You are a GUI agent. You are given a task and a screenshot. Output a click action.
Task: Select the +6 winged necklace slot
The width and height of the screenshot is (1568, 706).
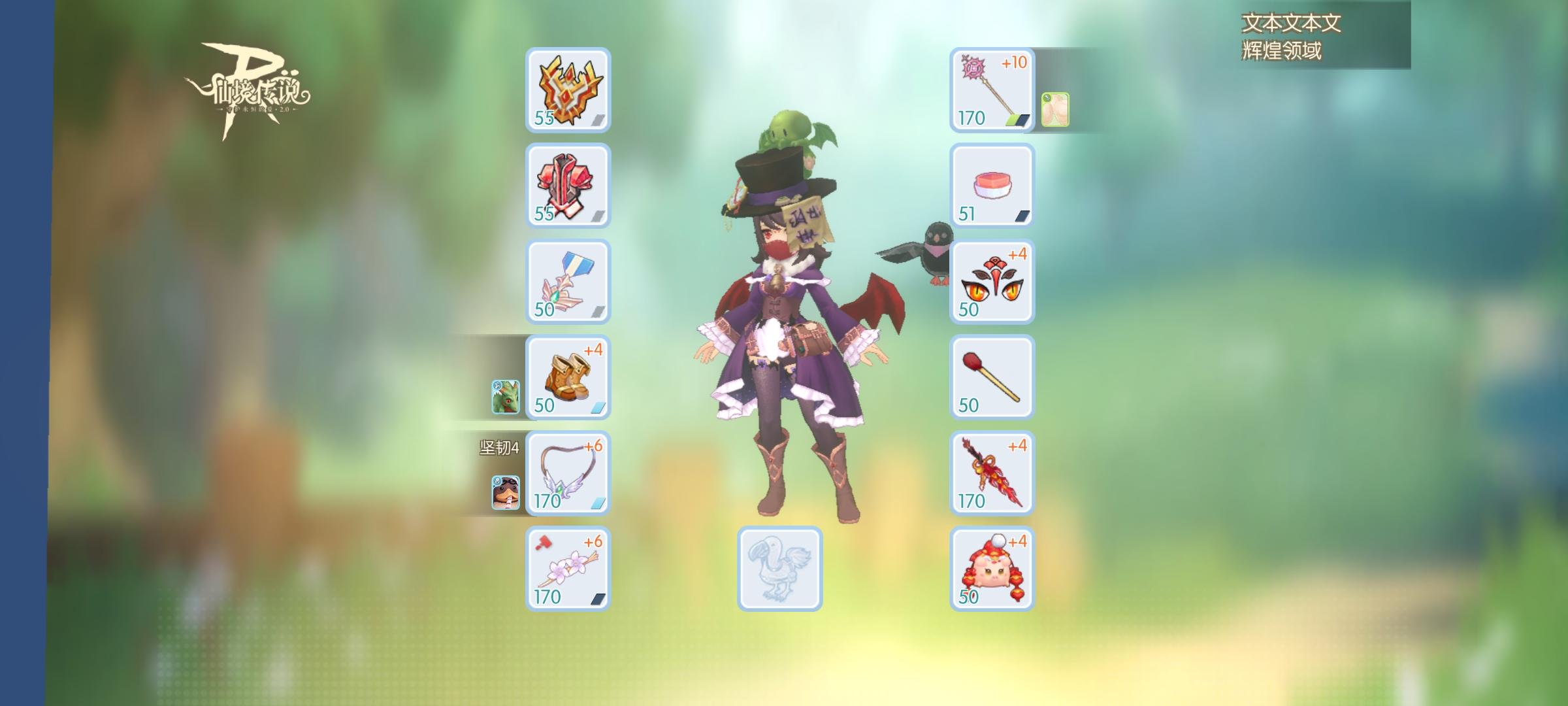(x=567, y=473)
